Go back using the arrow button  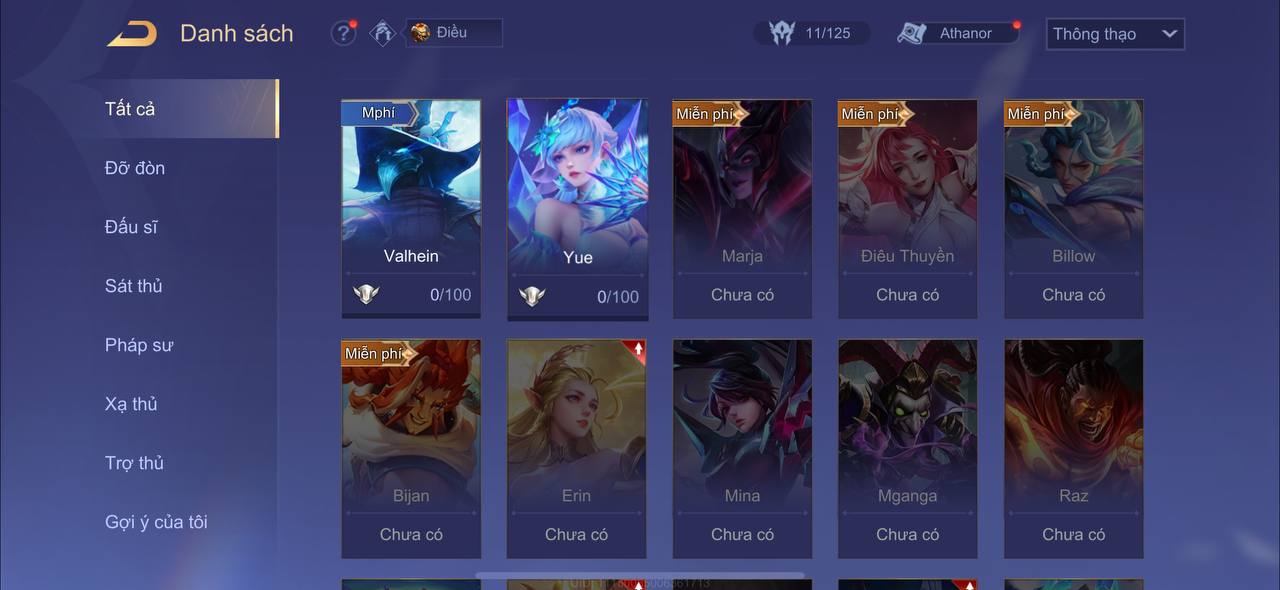(132, 34)
